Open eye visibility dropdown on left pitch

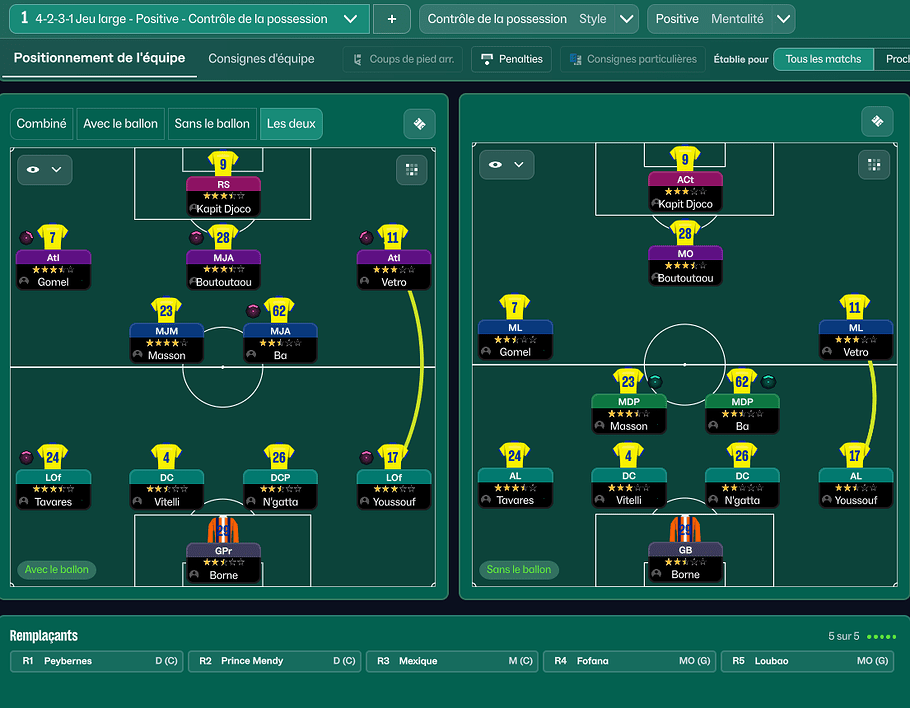coord(44,170)
